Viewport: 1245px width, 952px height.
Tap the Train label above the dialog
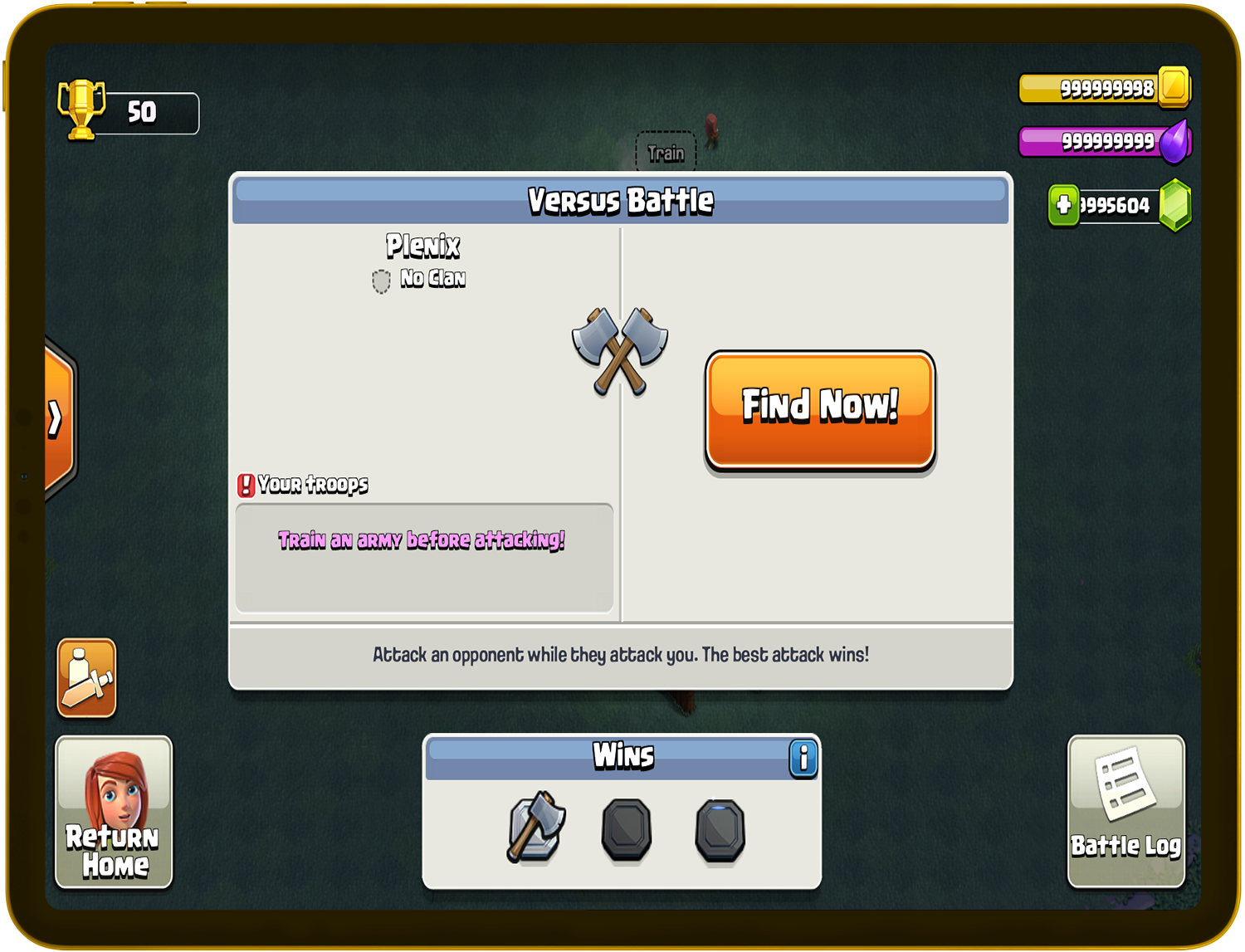click(666, 153)
